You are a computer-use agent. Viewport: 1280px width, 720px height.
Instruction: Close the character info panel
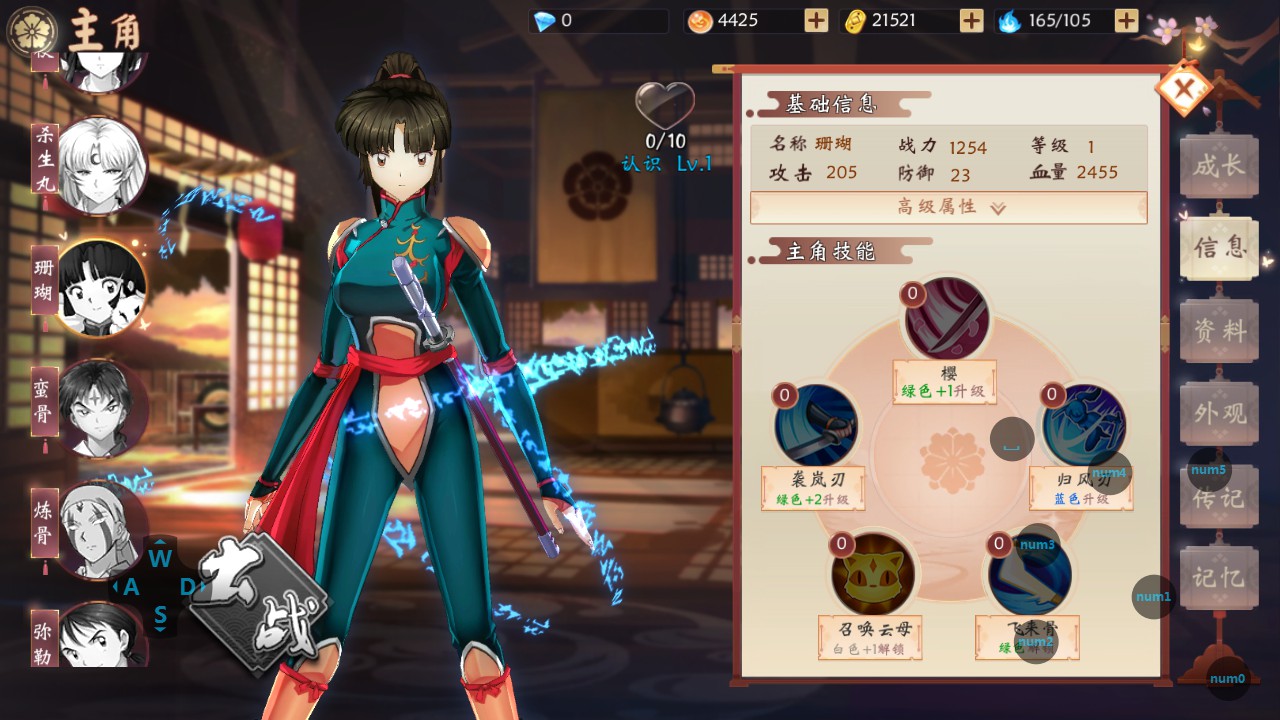click(x=1184, y=90)
